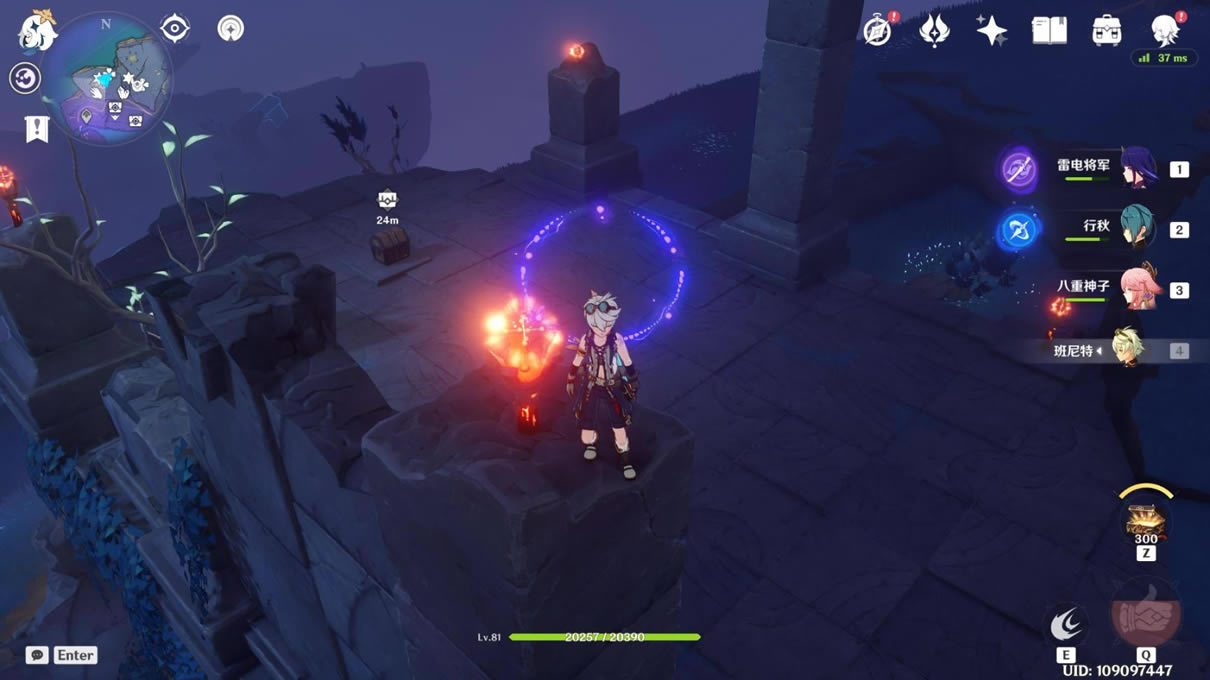Open the winged battle pass icon
1210x680 pixels.
click(934, 31)
